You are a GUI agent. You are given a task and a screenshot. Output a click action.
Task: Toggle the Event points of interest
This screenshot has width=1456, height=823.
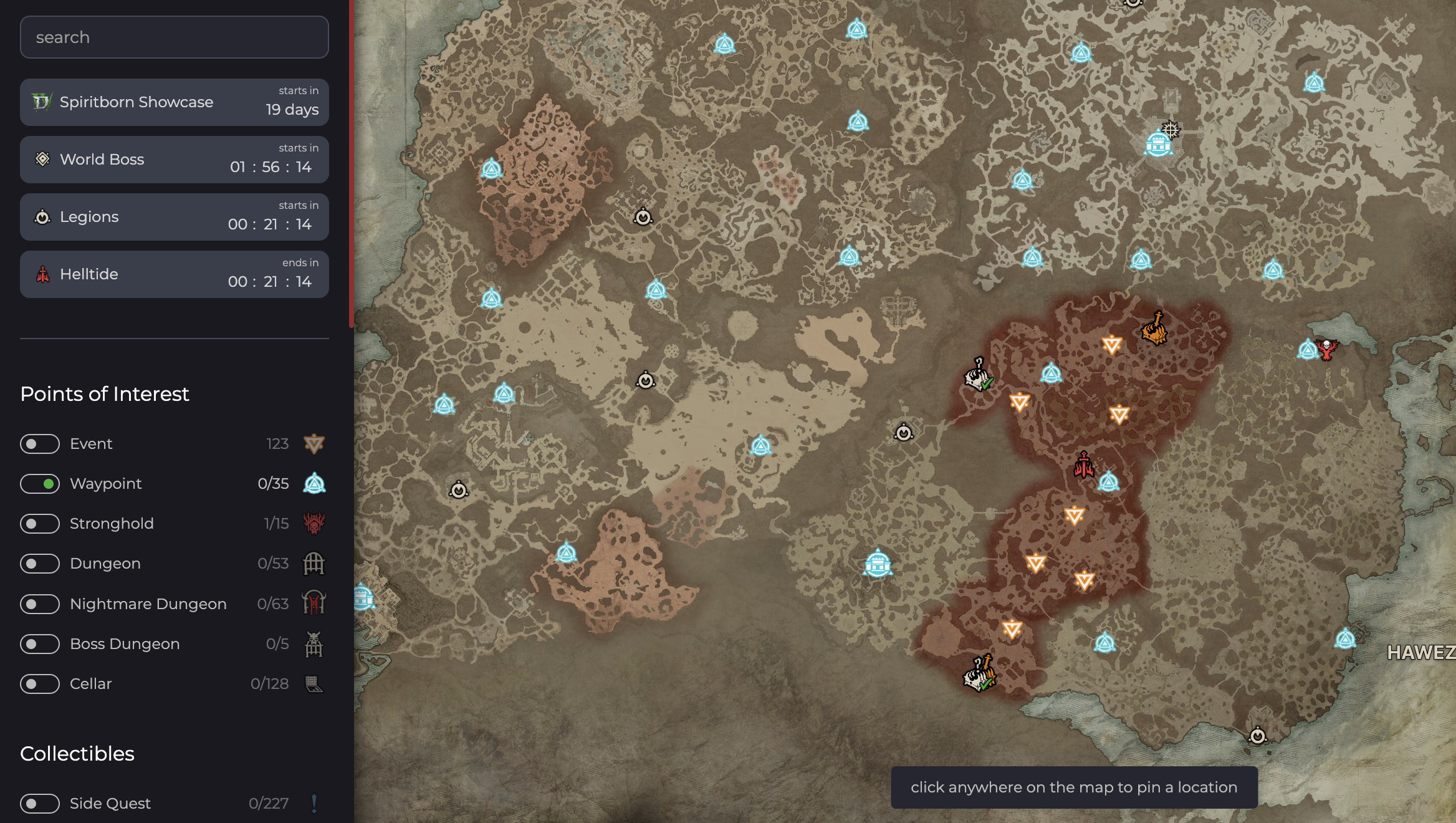(x=40, y=444)
